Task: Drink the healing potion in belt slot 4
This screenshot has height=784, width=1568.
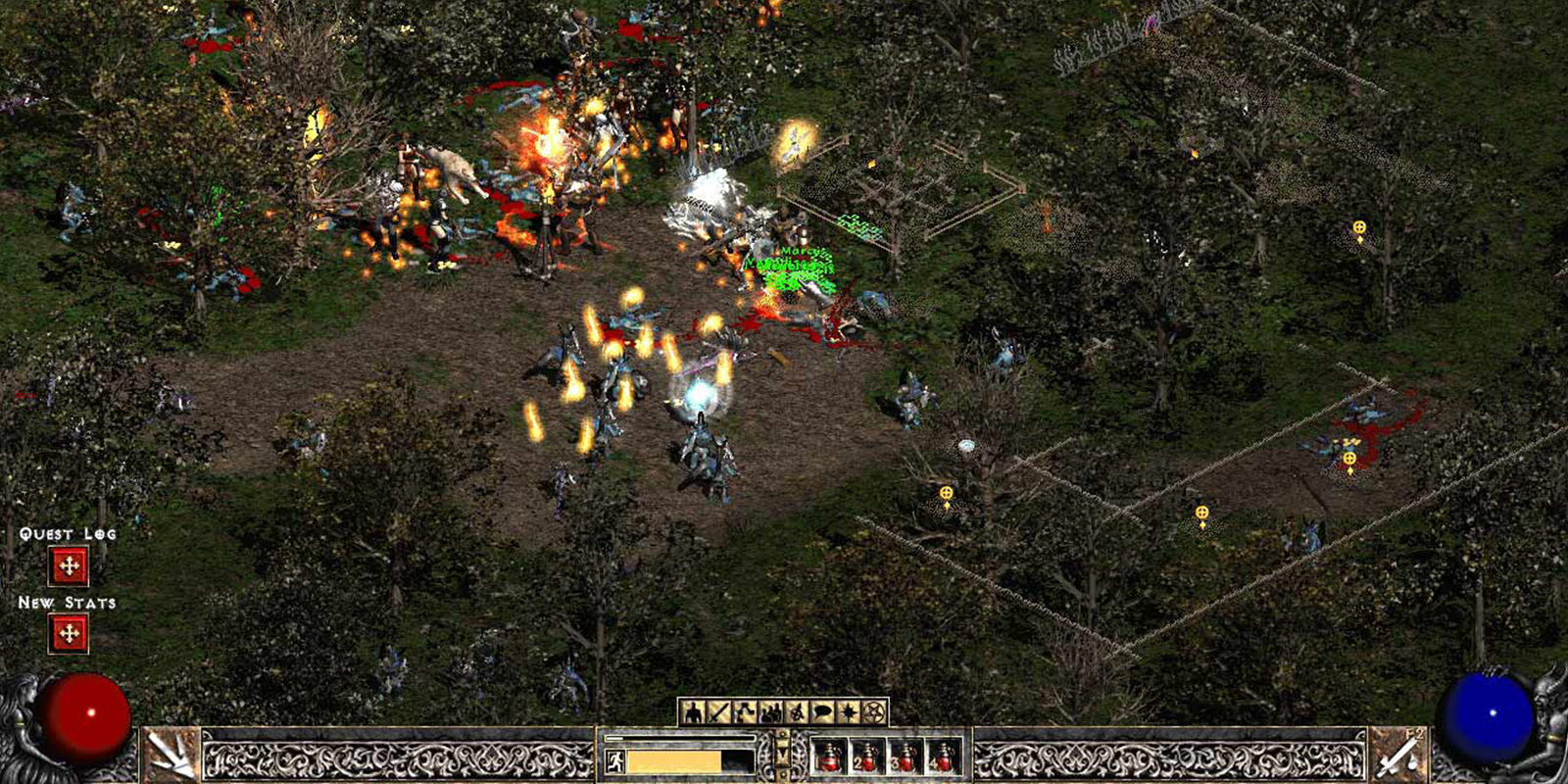Action: tap(944, 758)
